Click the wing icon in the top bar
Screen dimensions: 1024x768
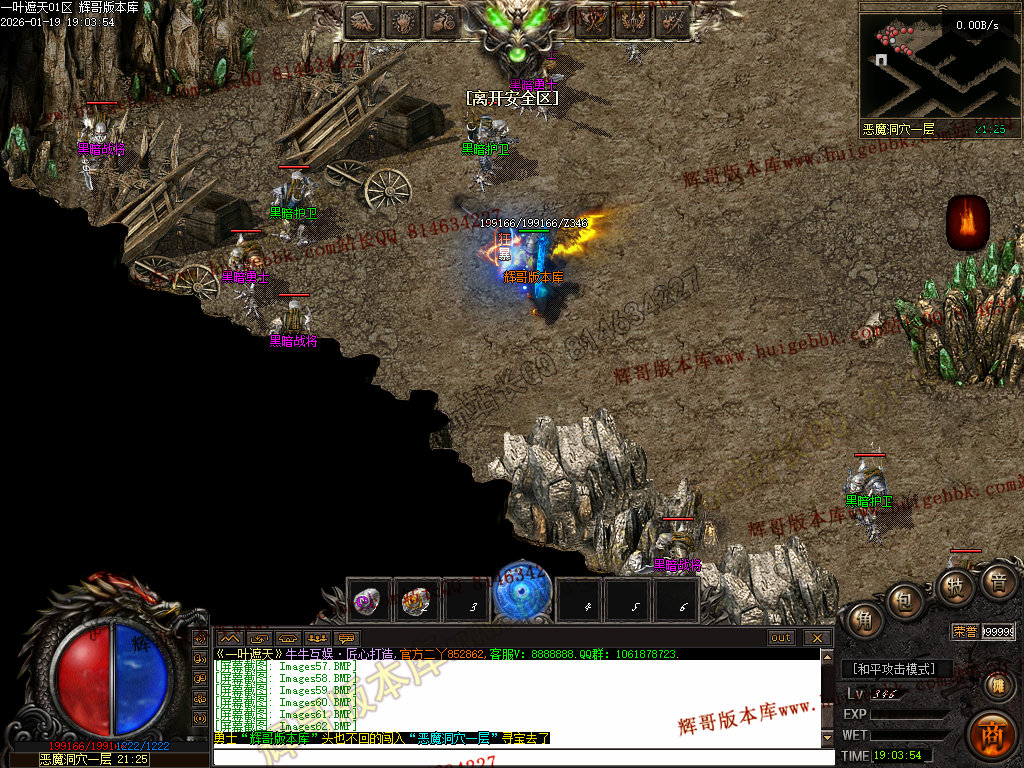click(363, 21)
